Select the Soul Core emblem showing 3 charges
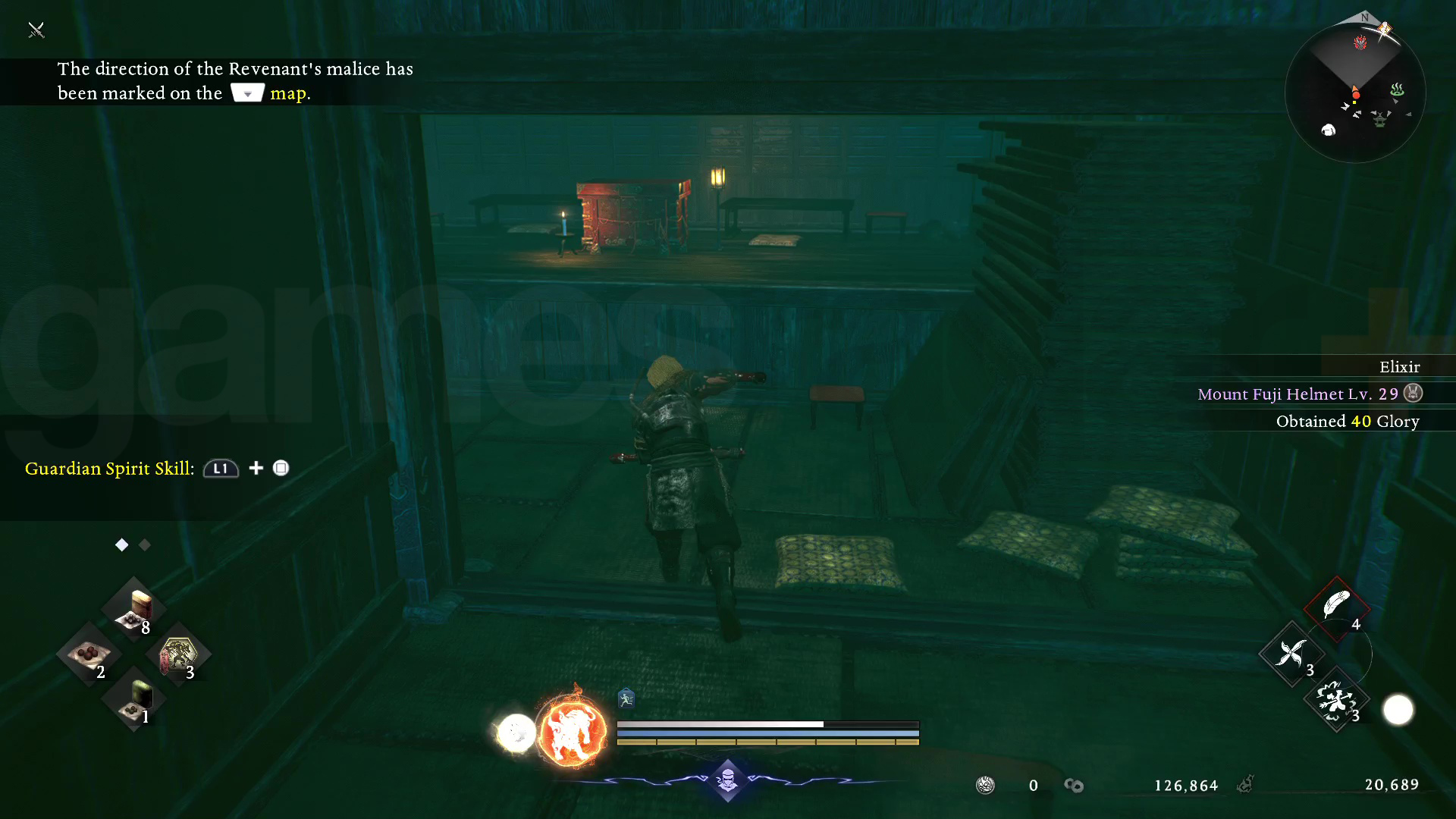1456x819 pixels. click(177, 654)
